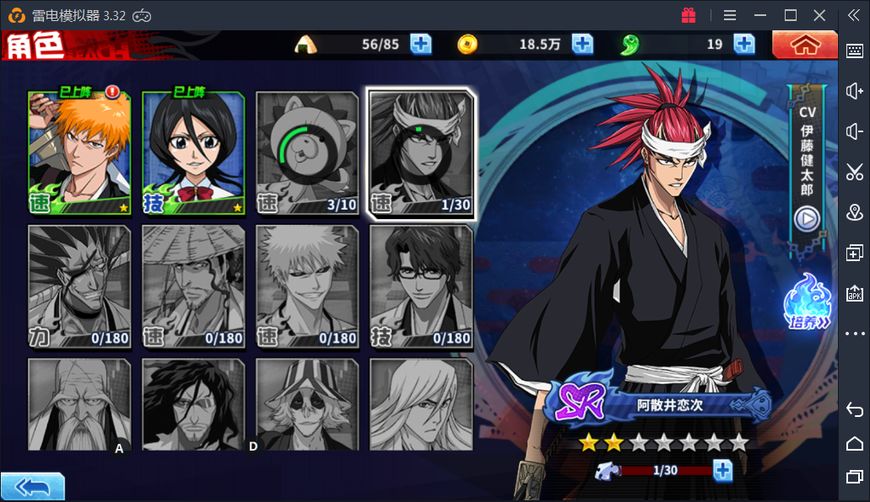Screen dimensions: 870x502
Task: Add more gold coins
Action: (582, 44)
